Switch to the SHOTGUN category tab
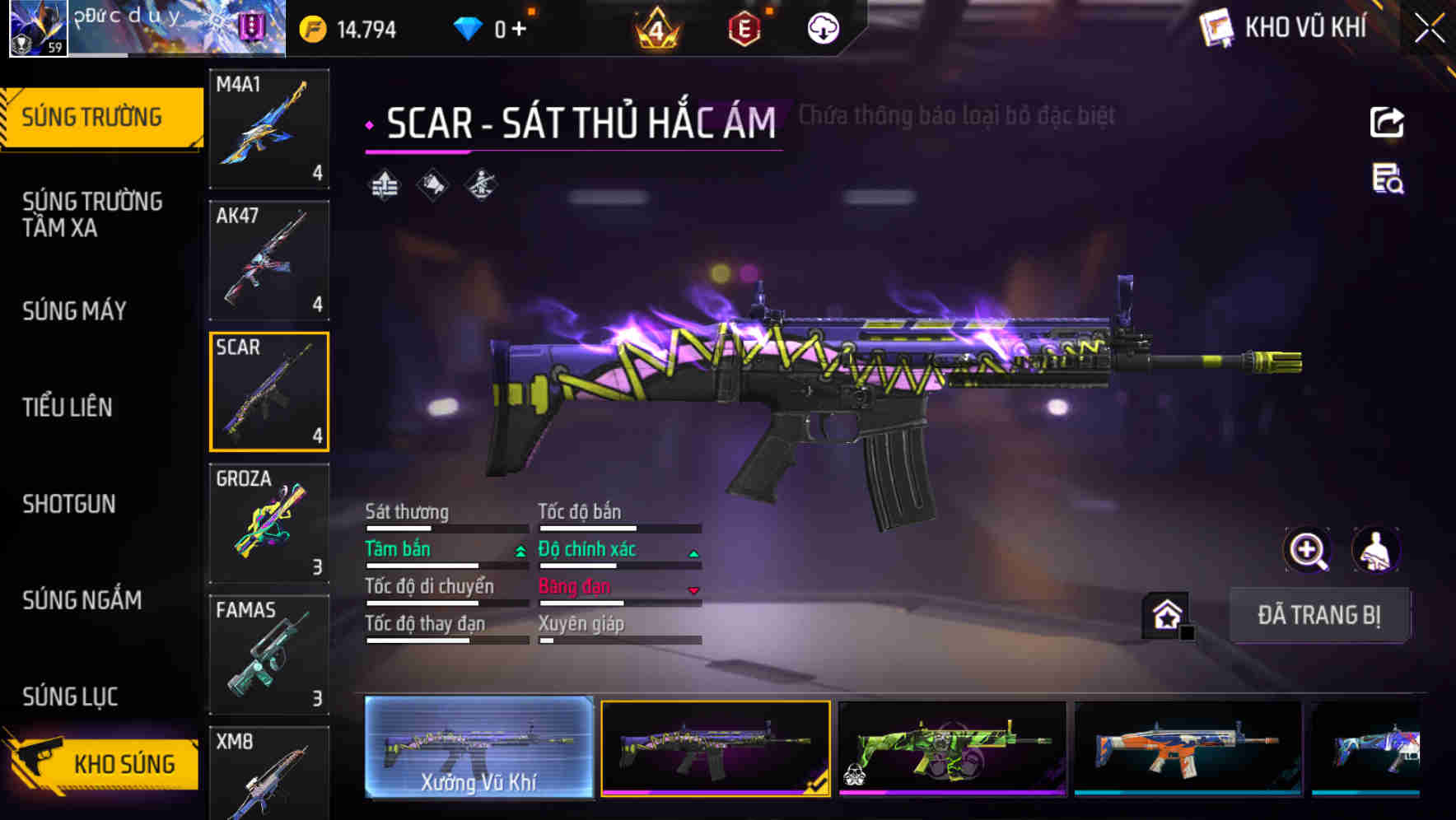This screenshot has width=1456, height=820. coord(70,504)
